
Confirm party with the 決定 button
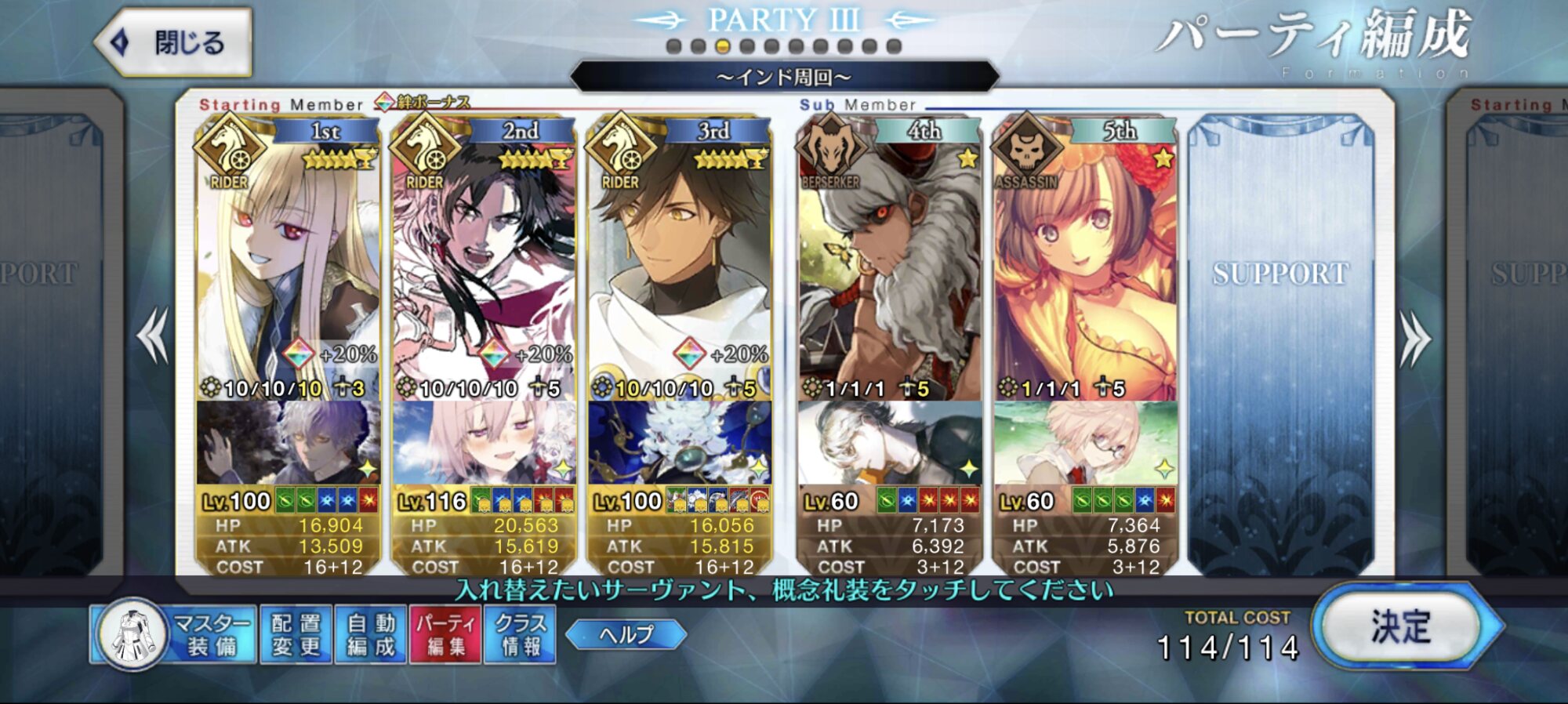pyautogui.click(x=1401, y=627)
